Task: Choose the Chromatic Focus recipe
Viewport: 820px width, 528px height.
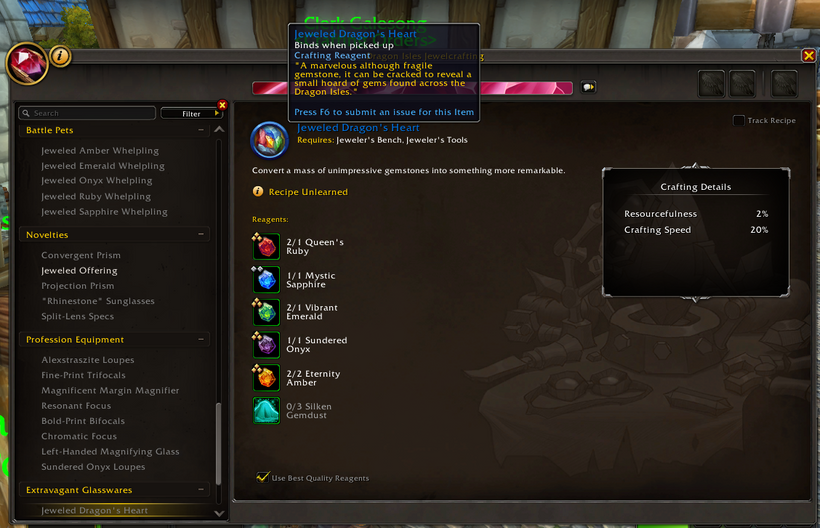Action: pyautogui.click(x=79, y=437)
